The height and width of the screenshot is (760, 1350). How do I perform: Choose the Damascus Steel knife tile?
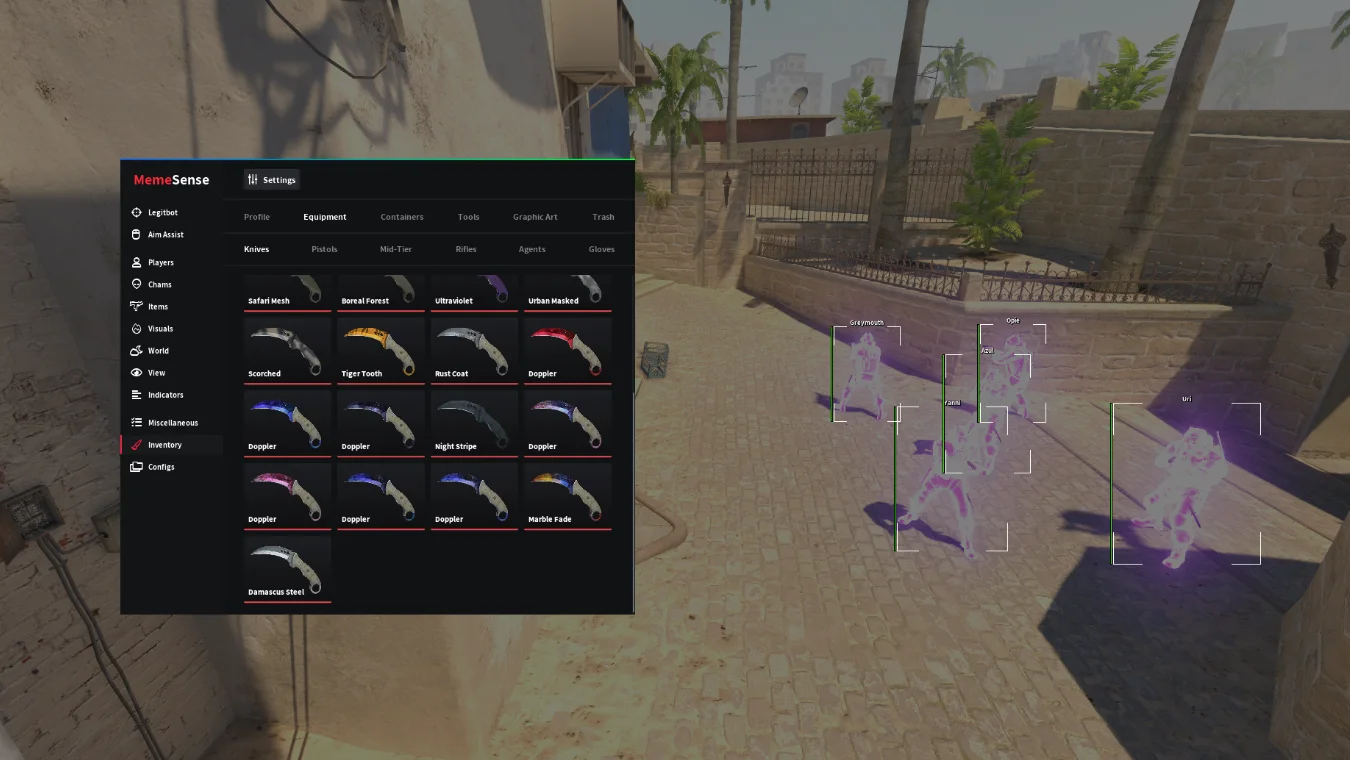click(x=287, y=570)
